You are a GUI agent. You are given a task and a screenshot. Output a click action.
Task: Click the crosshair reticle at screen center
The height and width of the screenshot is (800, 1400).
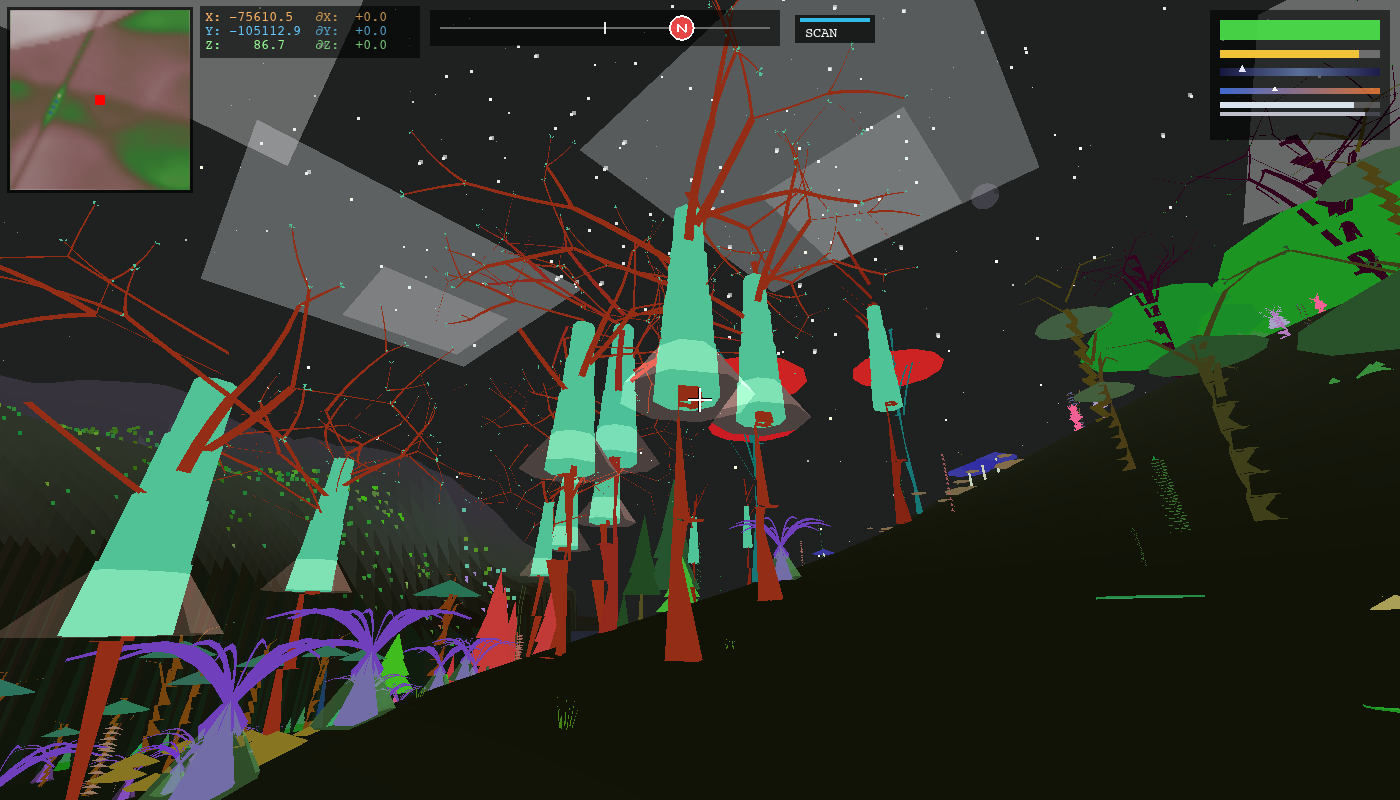coord(700,400)
